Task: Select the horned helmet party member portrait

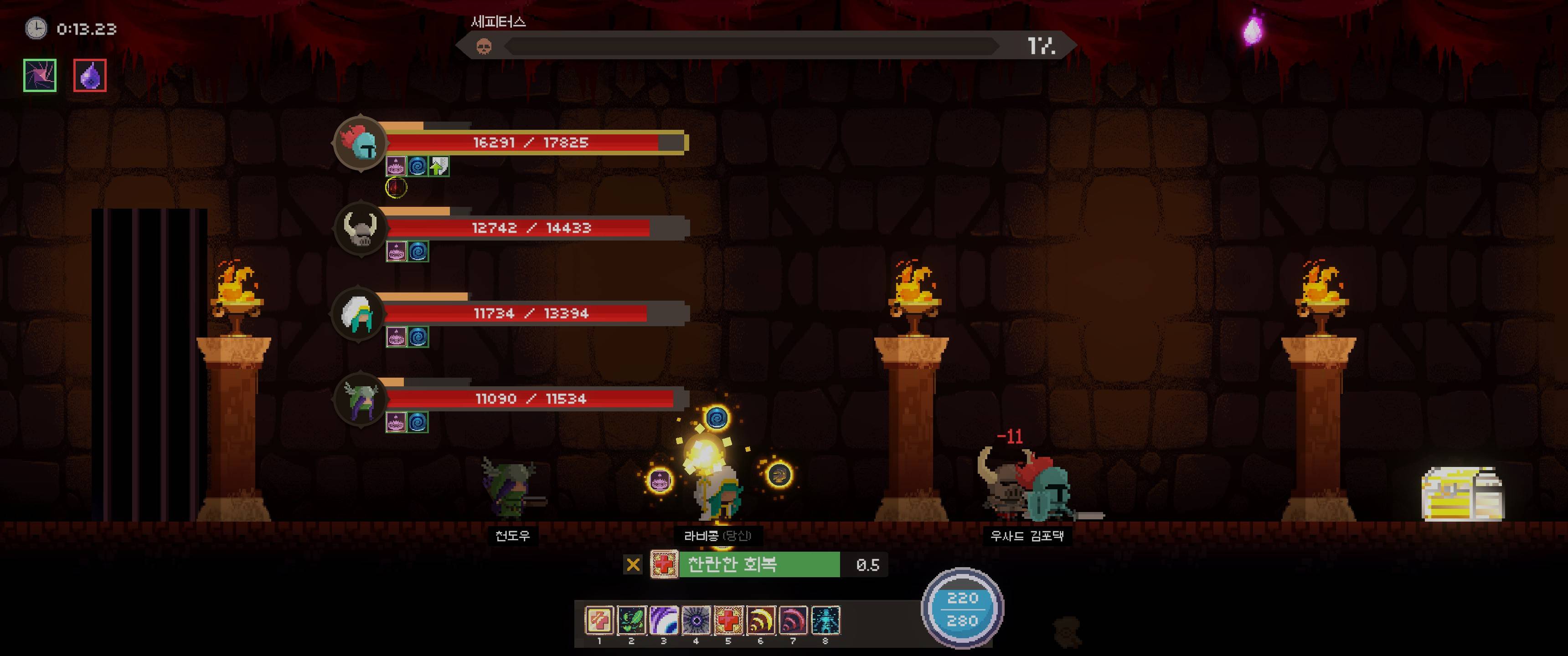Action: click(361, 229)
